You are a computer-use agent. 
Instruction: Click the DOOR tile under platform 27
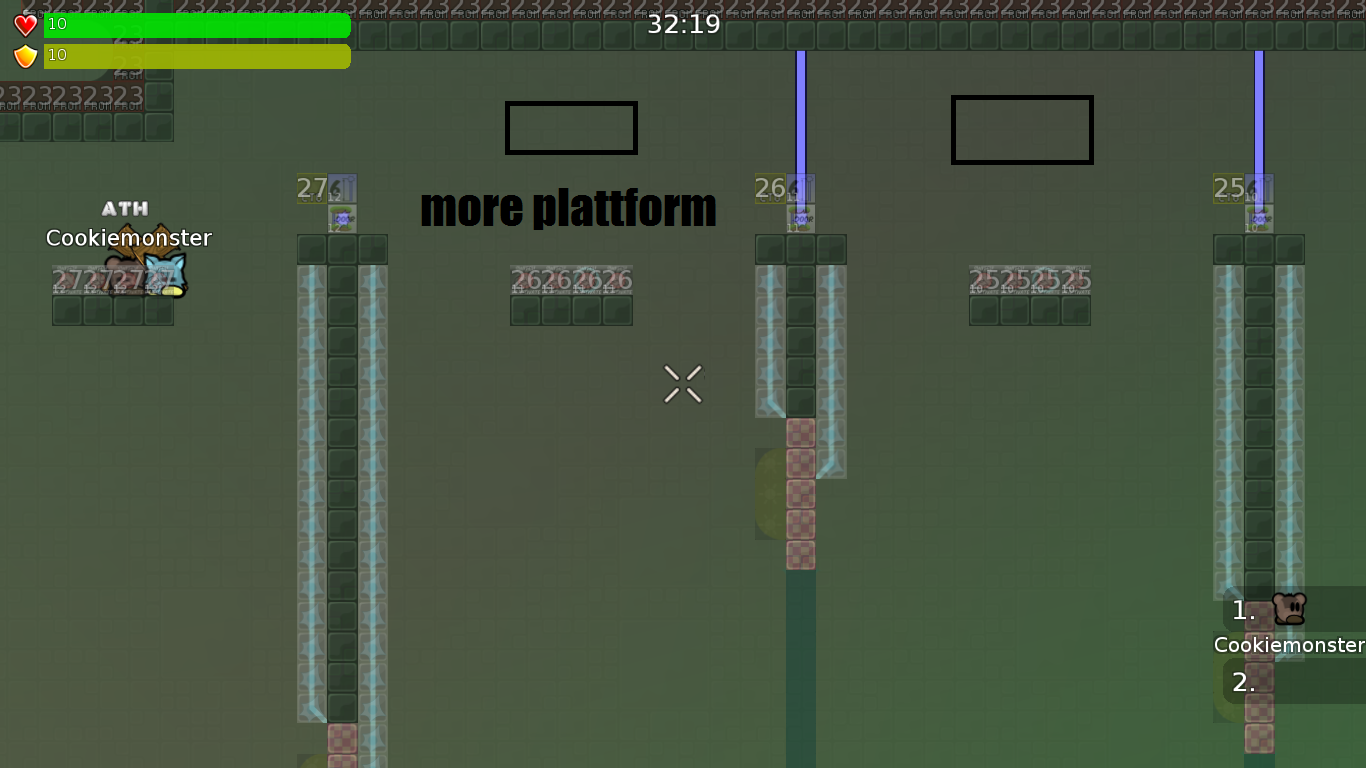(342, 218)
